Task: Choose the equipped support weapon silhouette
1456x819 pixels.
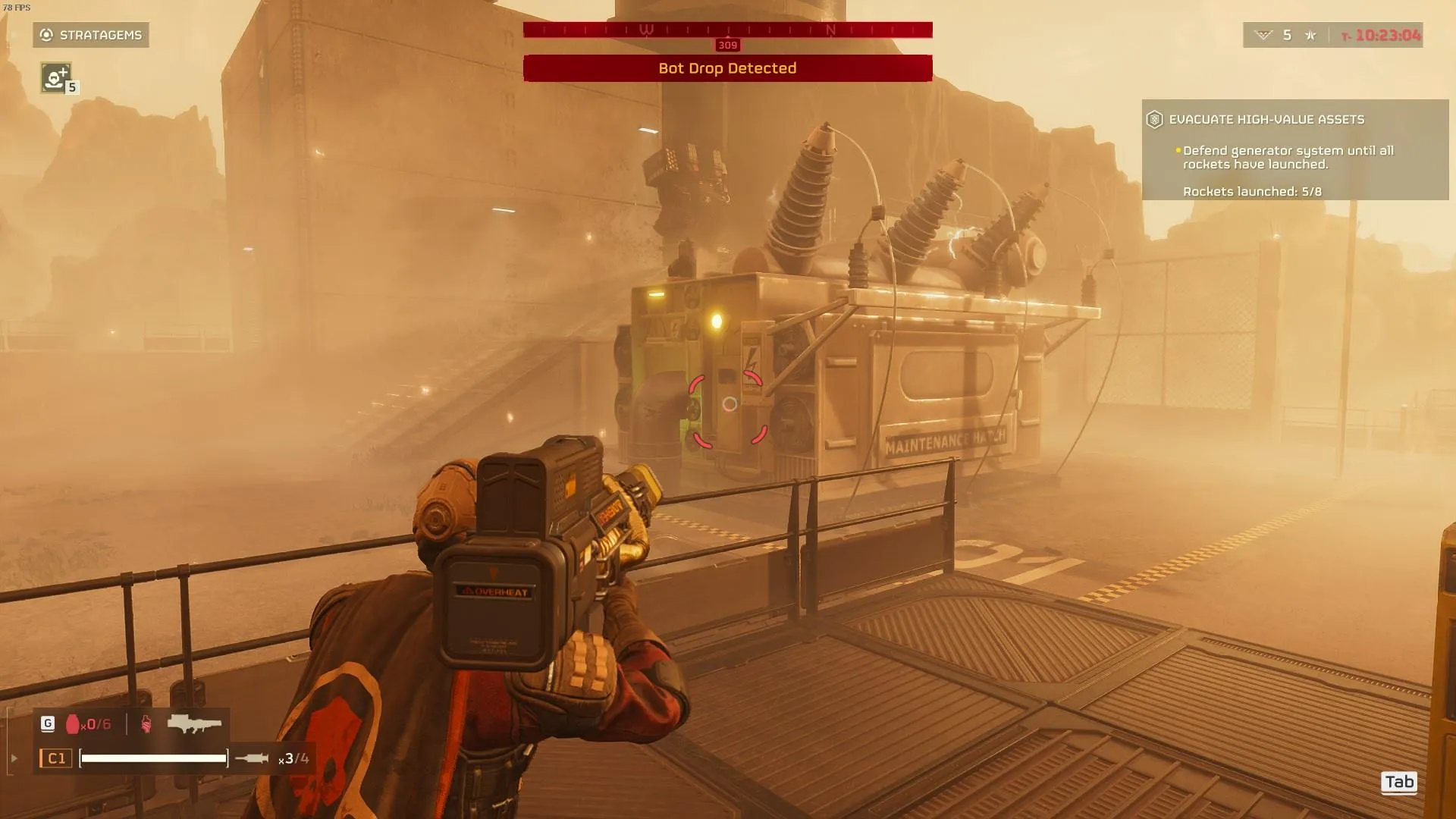Action: [194, 723]
